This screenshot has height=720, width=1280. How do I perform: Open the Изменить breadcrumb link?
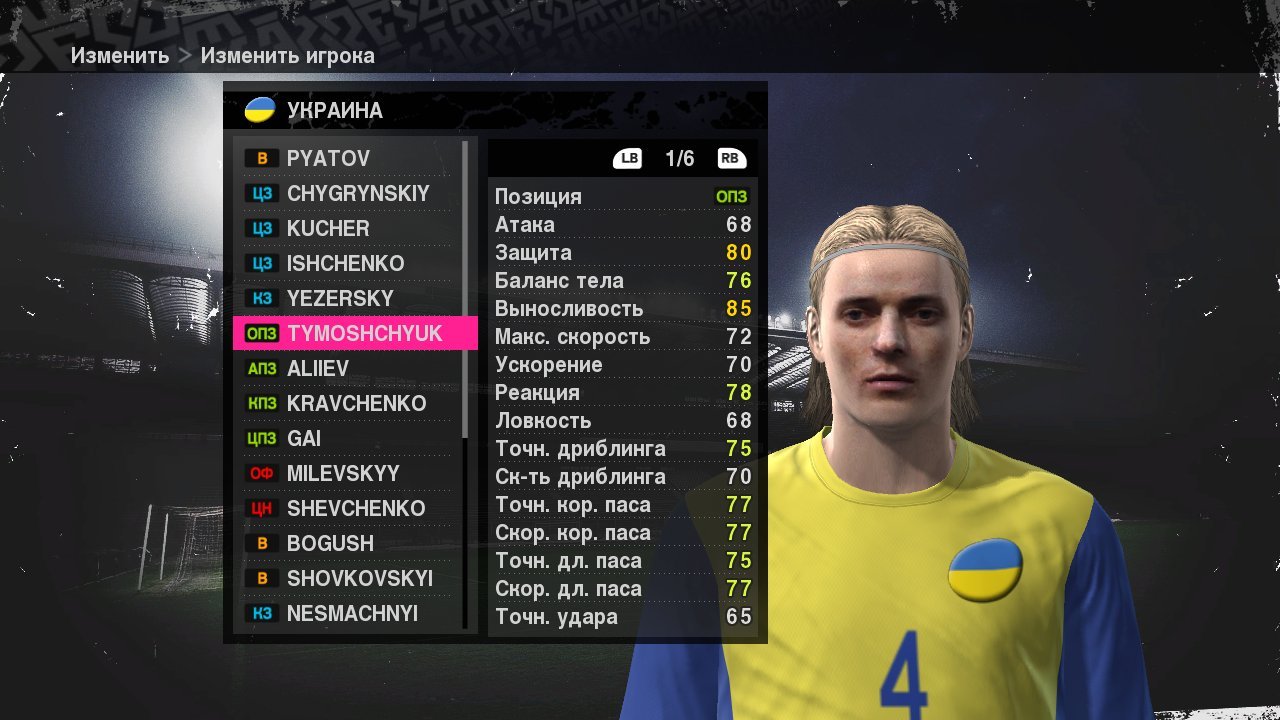pyautogui.click(x=119, y=56)
